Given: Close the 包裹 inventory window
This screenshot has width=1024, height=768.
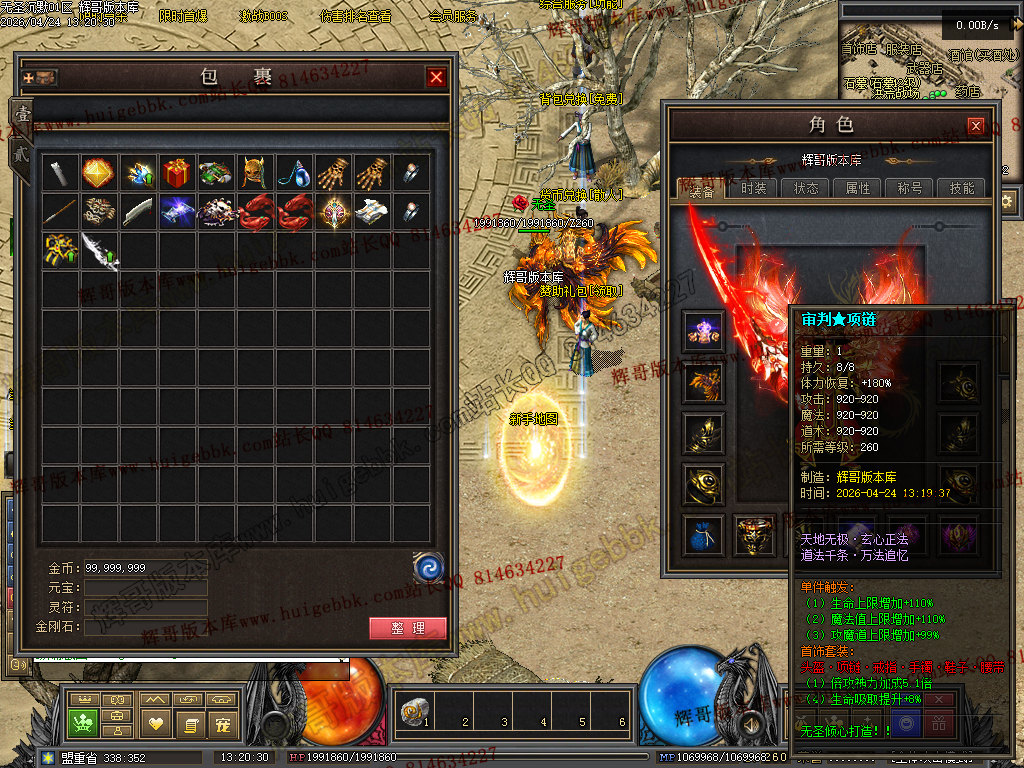Looking at the screenshot, I should [x=436, y=77].
